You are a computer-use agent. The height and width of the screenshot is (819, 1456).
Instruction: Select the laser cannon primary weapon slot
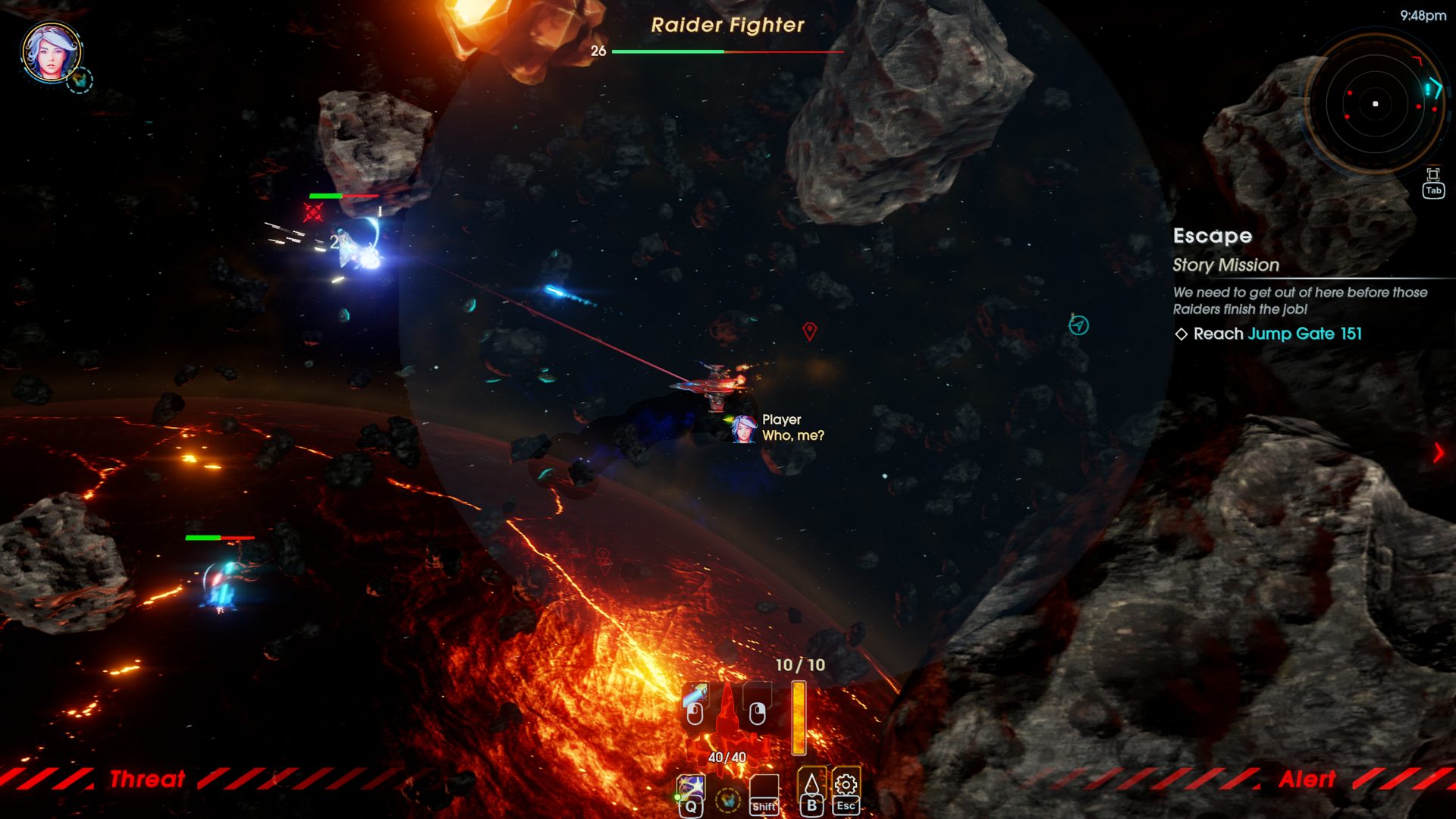click(695, 704)
